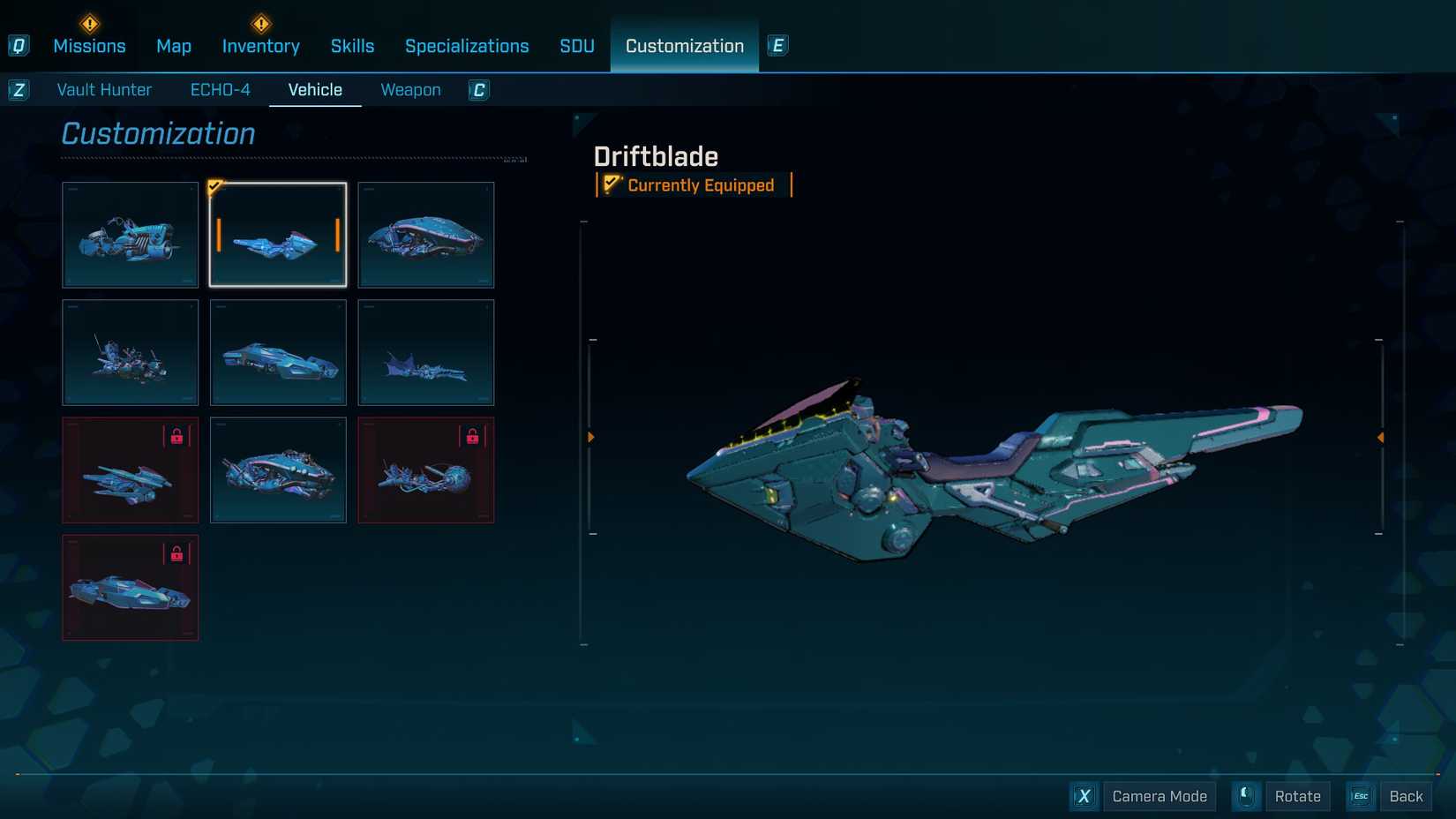1456x819 pixels.
Task: Show Vault Hunter customization options
Action: [104, 90]
